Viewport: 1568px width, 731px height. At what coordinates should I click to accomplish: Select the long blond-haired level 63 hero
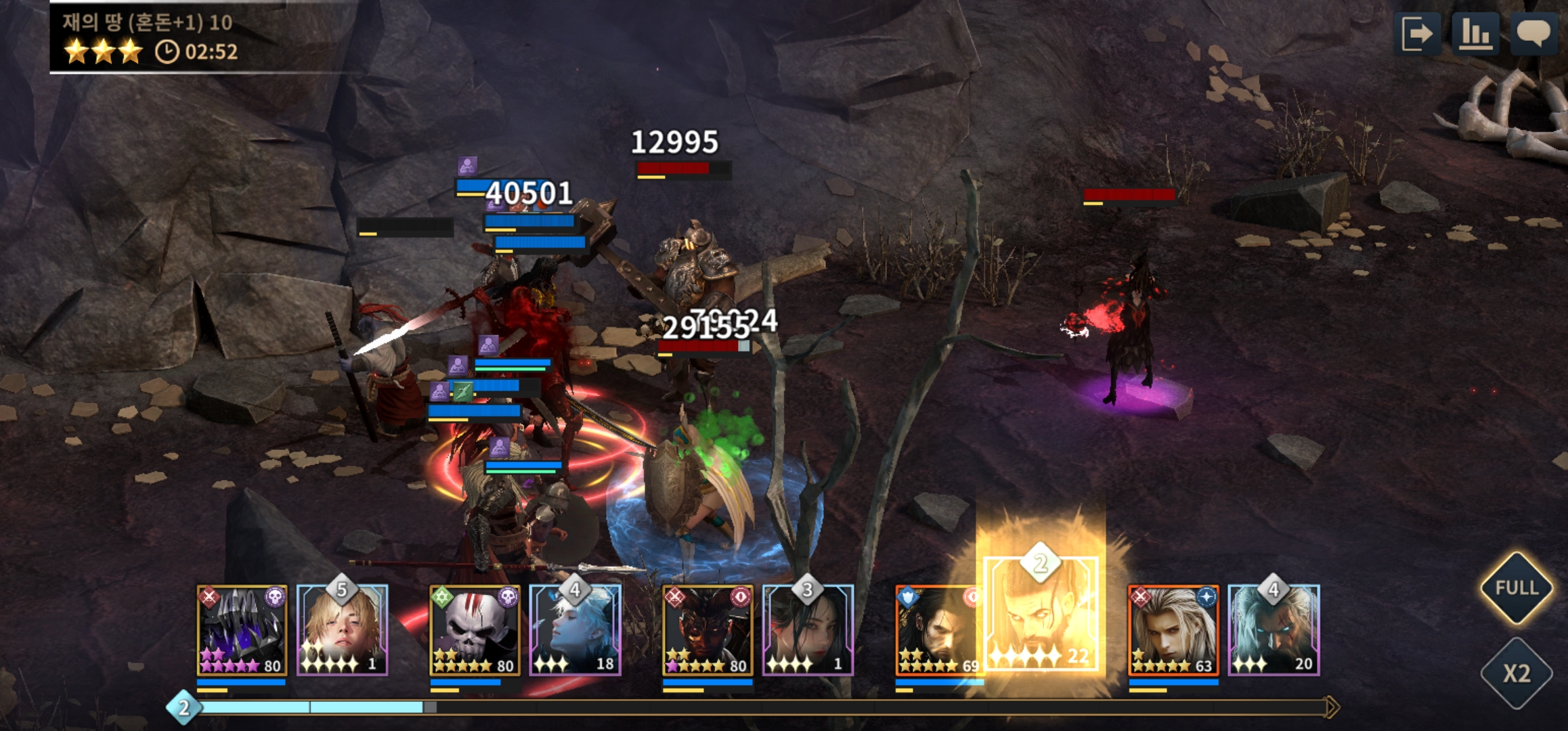click(x=1173, y=630)
